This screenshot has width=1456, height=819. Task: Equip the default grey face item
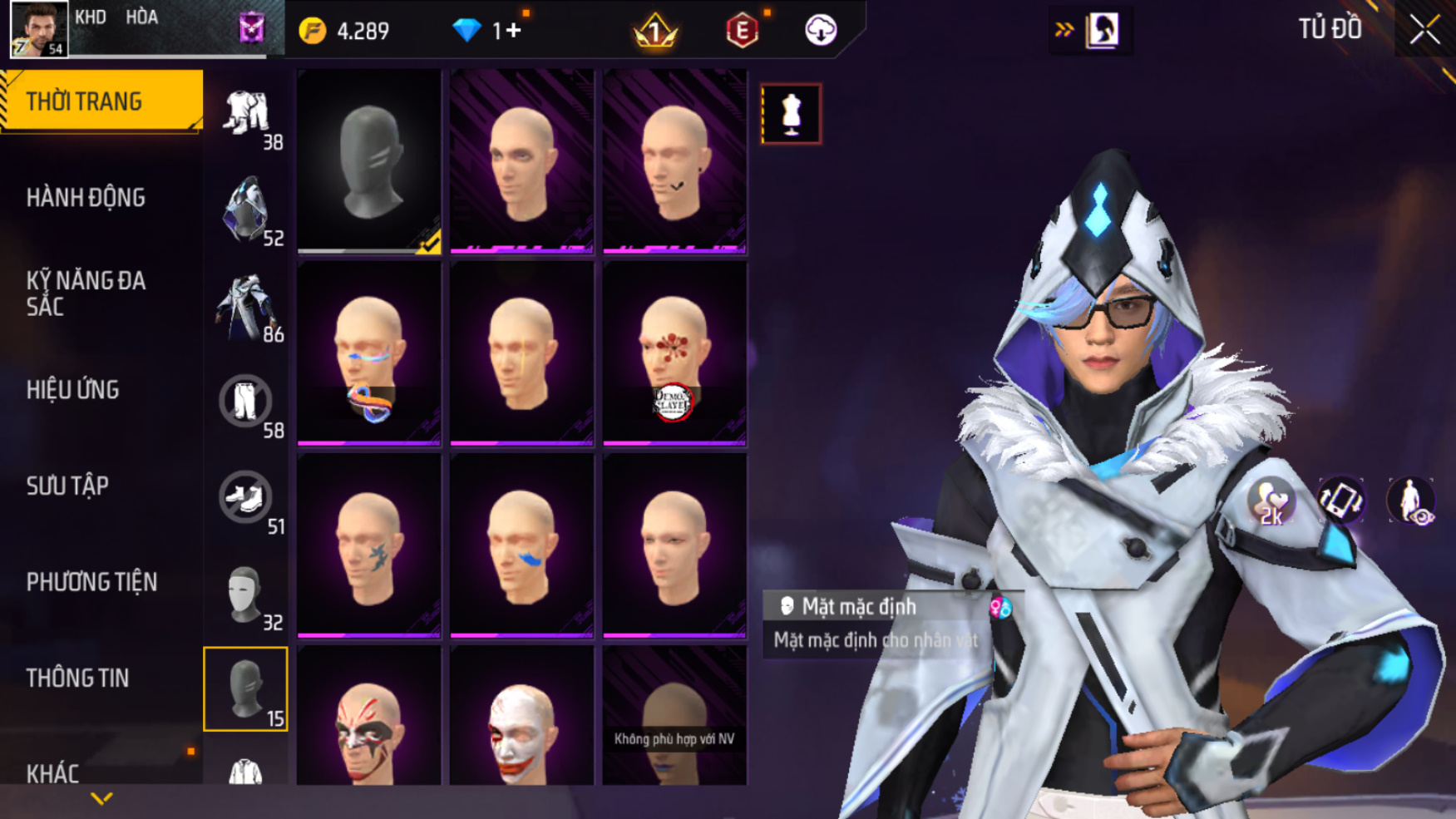(x=369, y=161)
